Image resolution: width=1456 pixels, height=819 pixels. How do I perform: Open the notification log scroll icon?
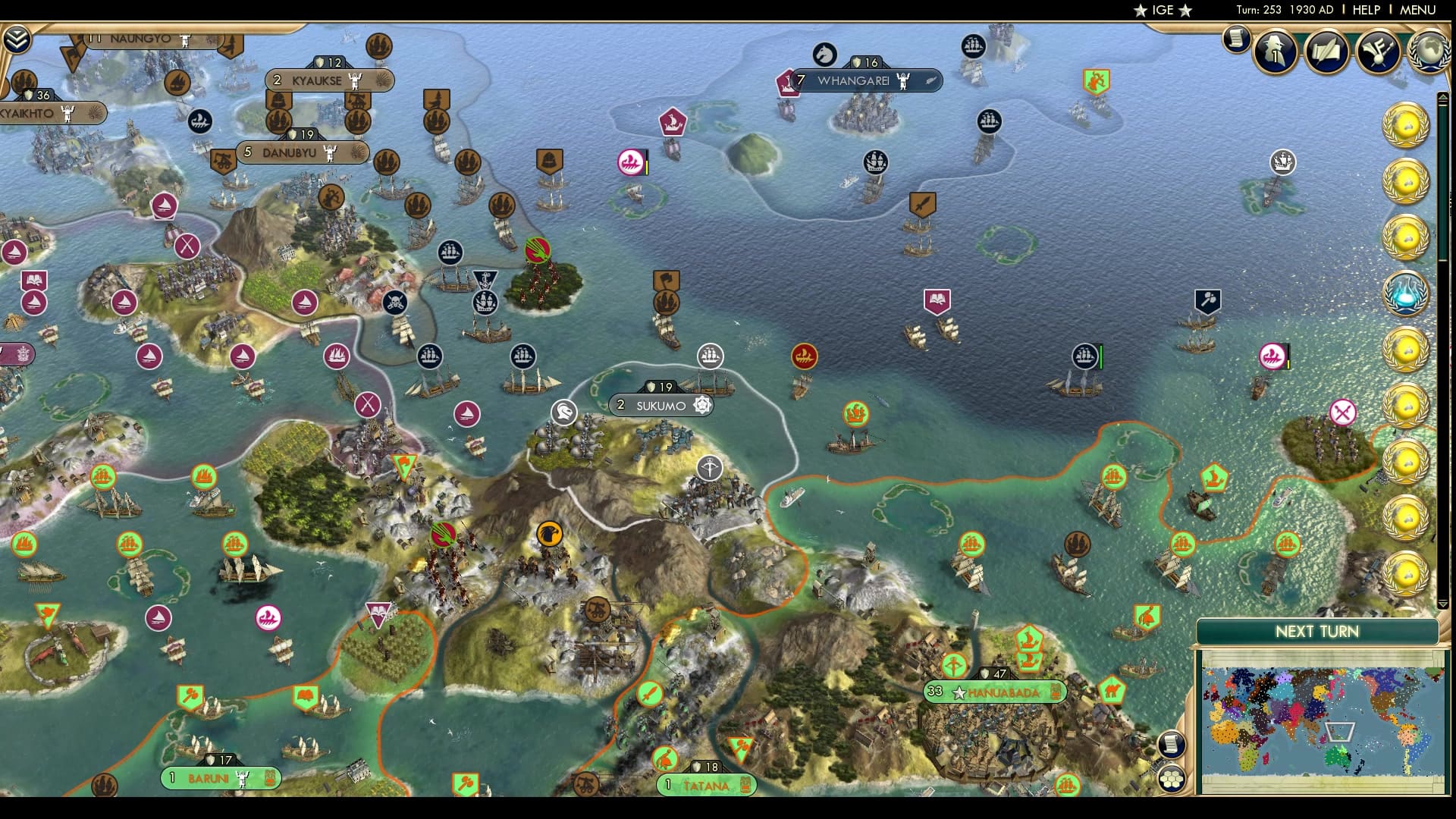coord(1236,38)
